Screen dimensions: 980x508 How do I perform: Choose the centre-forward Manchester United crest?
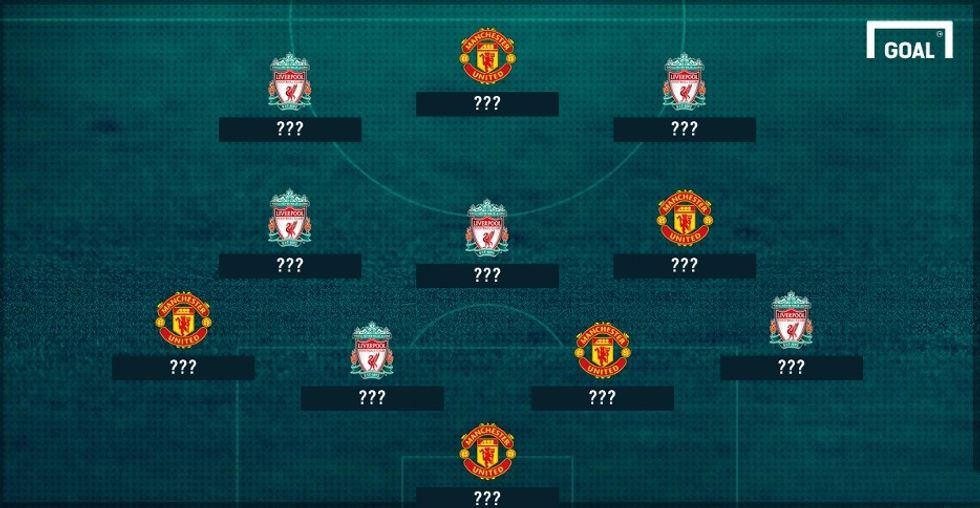(487, 56)
